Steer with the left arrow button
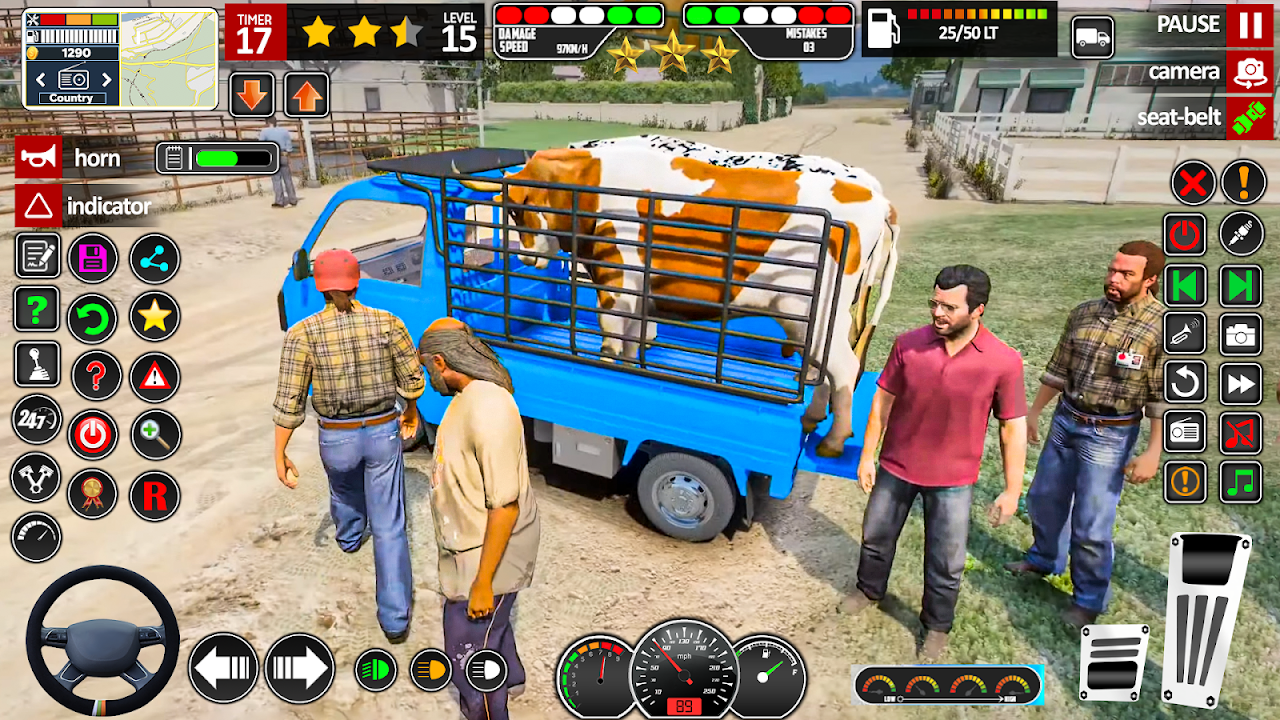Image resolution: width=1280 pixels, height=720 pixels. (x=223, y=667)
